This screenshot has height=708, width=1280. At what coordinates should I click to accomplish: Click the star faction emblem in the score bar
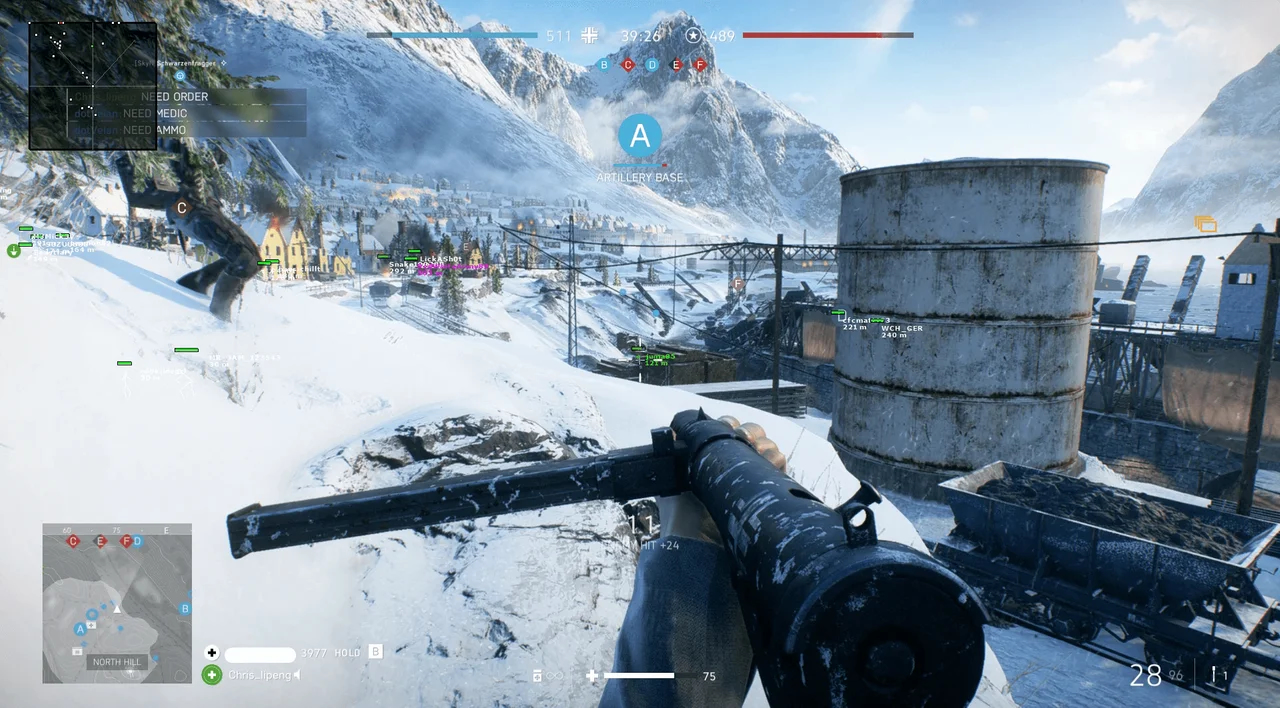coord(693,36)
